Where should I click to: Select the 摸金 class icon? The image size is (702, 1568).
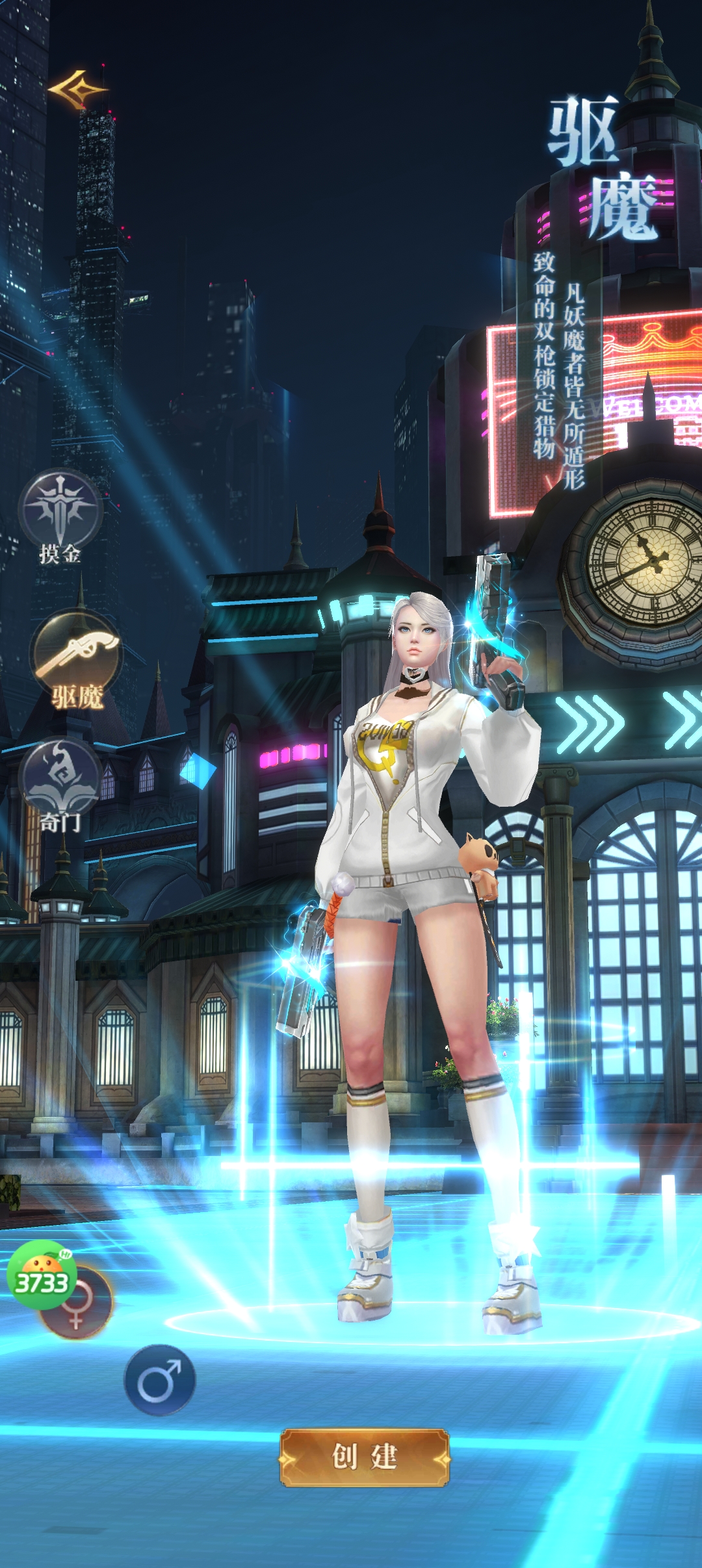click(60, 509)
